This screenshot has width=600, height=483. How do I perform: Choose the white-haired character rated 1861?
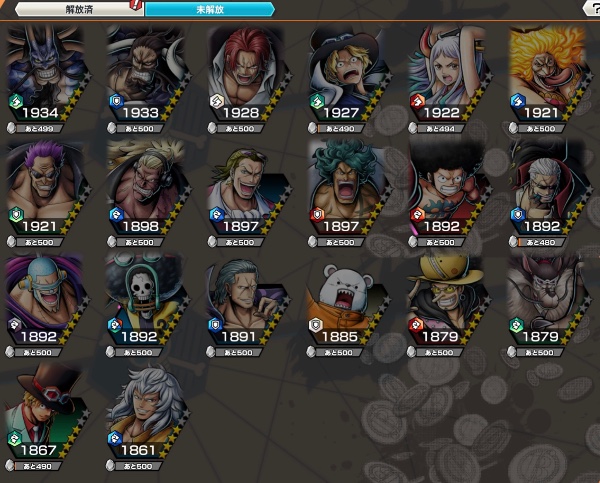[145, 410]
